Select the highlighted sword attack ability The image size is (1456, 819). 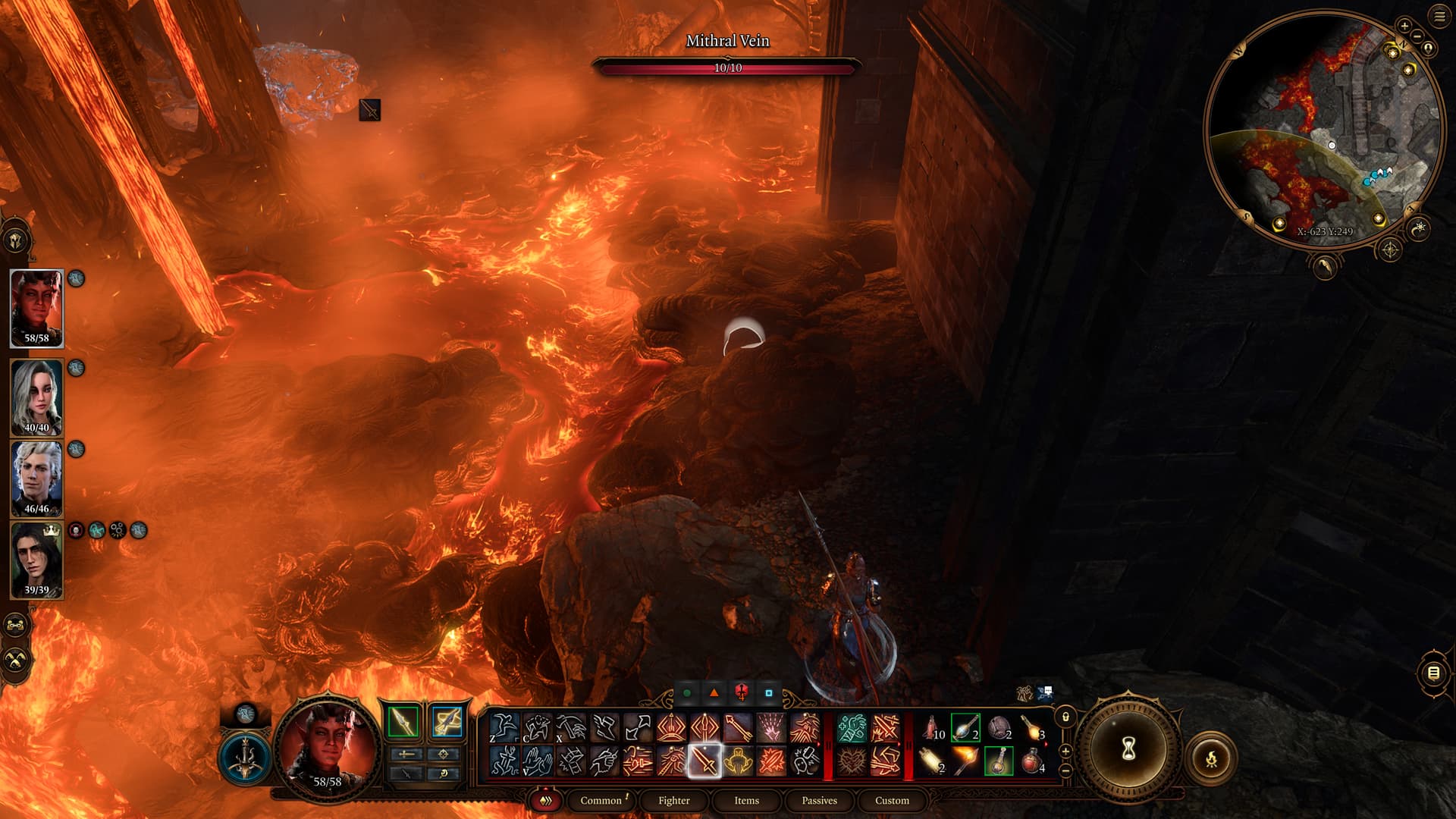704,760
